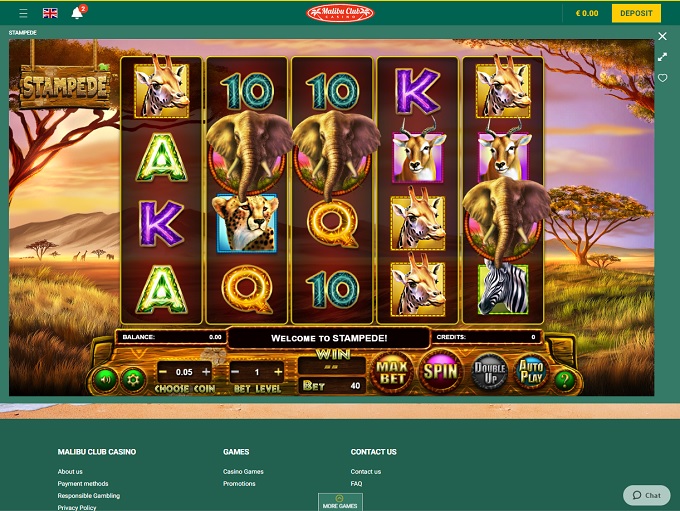This screenshot has height=511, width=680.
Task: Lower the bet level with minus
Action: click(x=234, y=372)
